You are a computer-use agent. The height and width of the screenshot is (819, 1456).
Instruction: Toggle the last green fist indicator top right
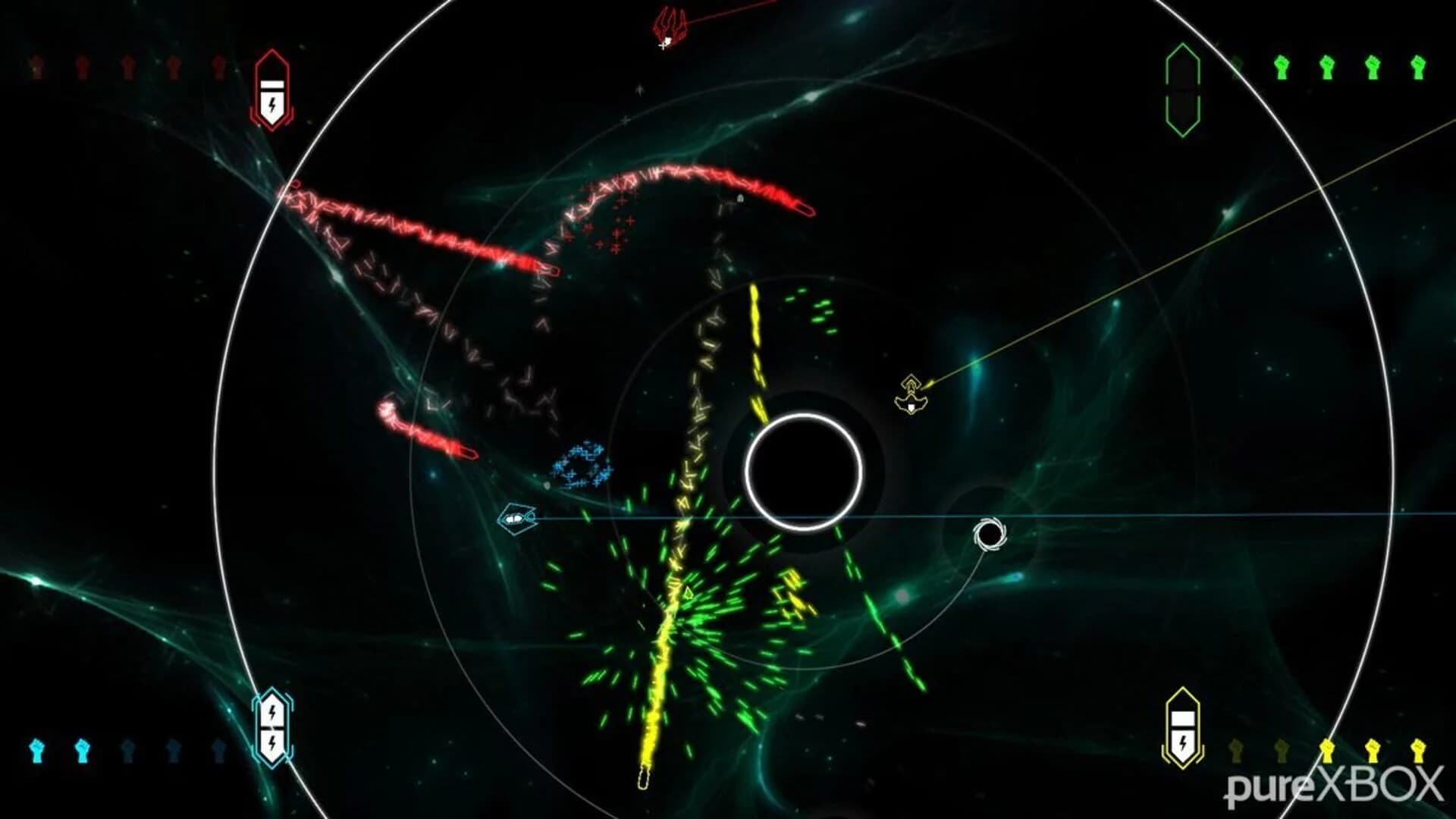(1419, 67)
